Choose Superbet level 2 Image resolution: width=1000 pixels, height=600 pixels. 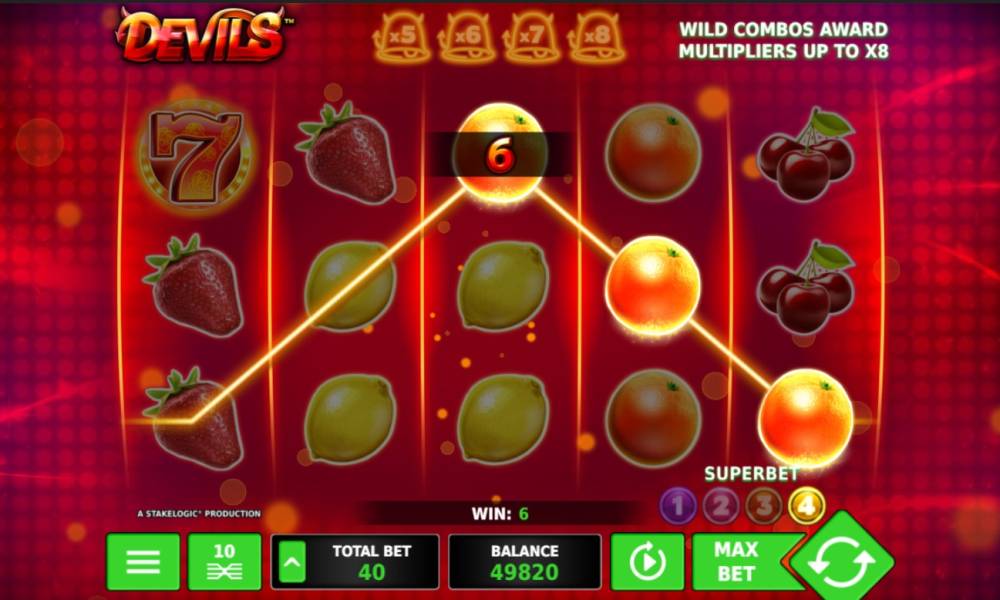click(x=720, y=506)
